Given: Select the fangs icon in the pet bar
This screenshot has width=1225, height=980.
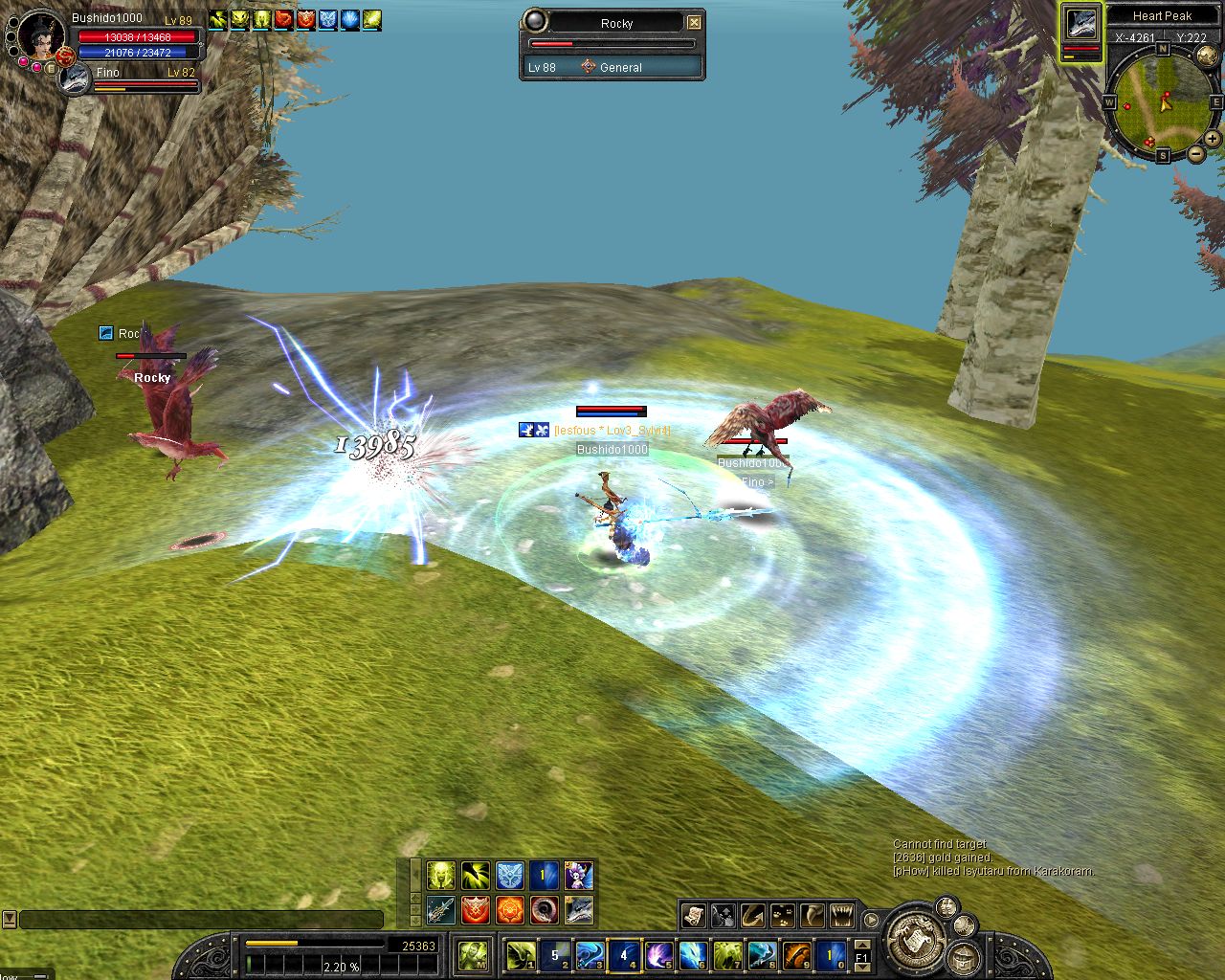Looking at the screenshot, I should pos(842,916).
